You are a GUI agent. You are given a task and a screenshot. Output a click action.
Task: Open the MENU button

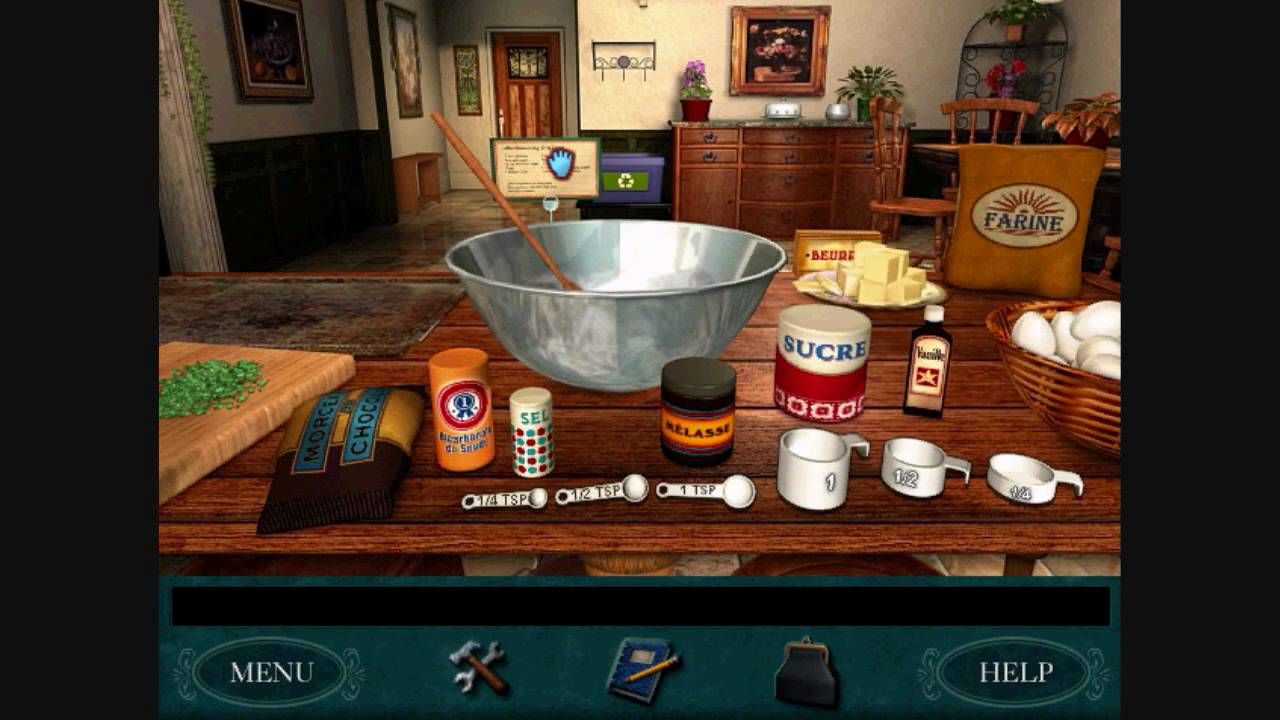click(x=272, y=672)
